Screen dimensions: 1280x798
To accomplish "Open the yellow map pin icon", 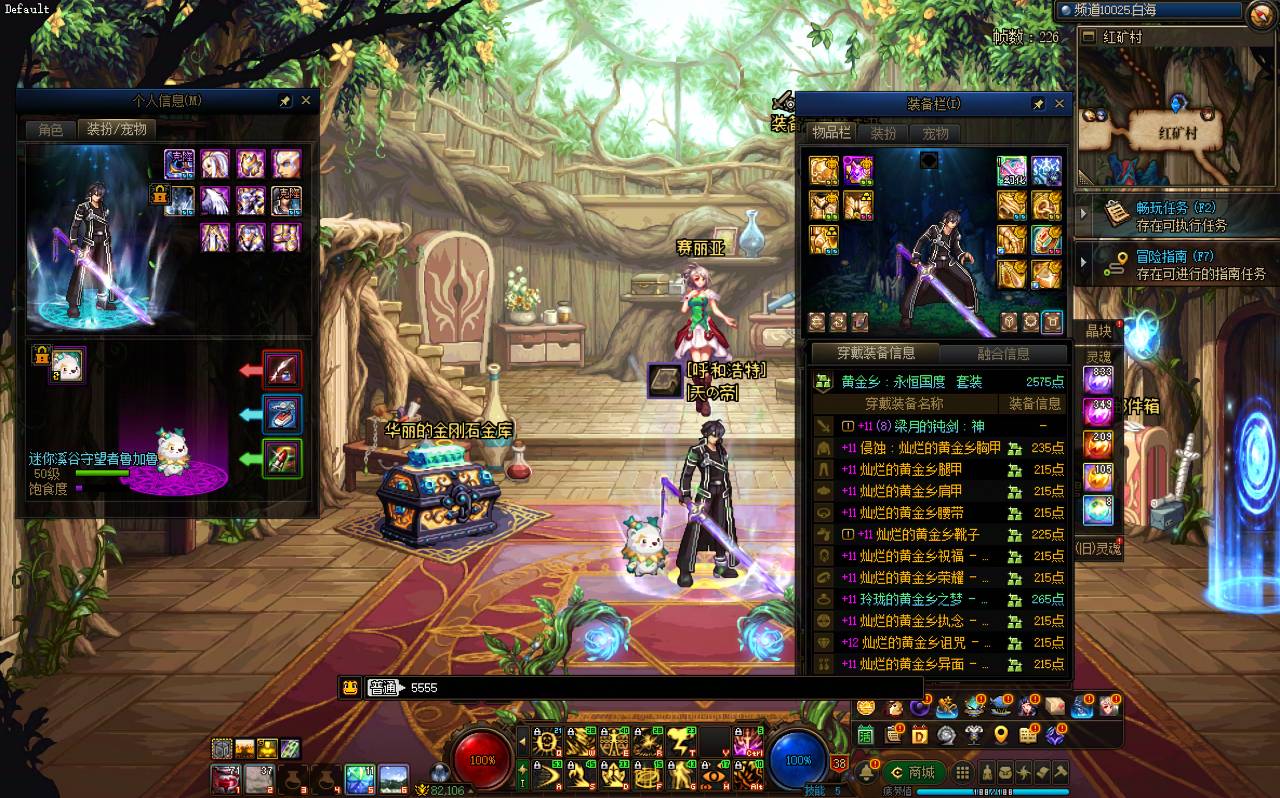I will pyautogui.click(x=1001, y=735).
